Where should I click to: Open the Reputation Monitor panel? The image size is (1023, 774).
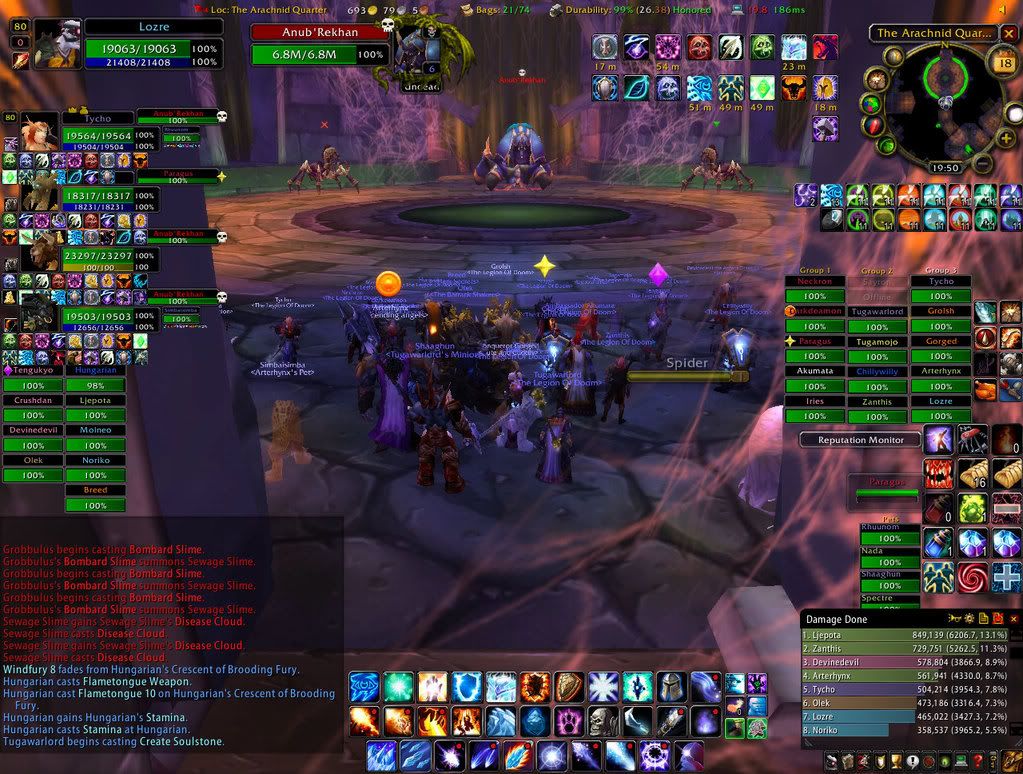click(860, 440)
